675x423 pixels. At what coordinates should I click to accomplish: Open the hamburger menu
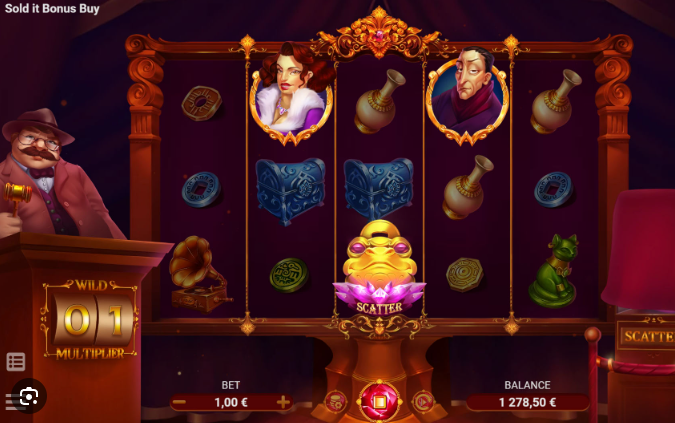9,401
